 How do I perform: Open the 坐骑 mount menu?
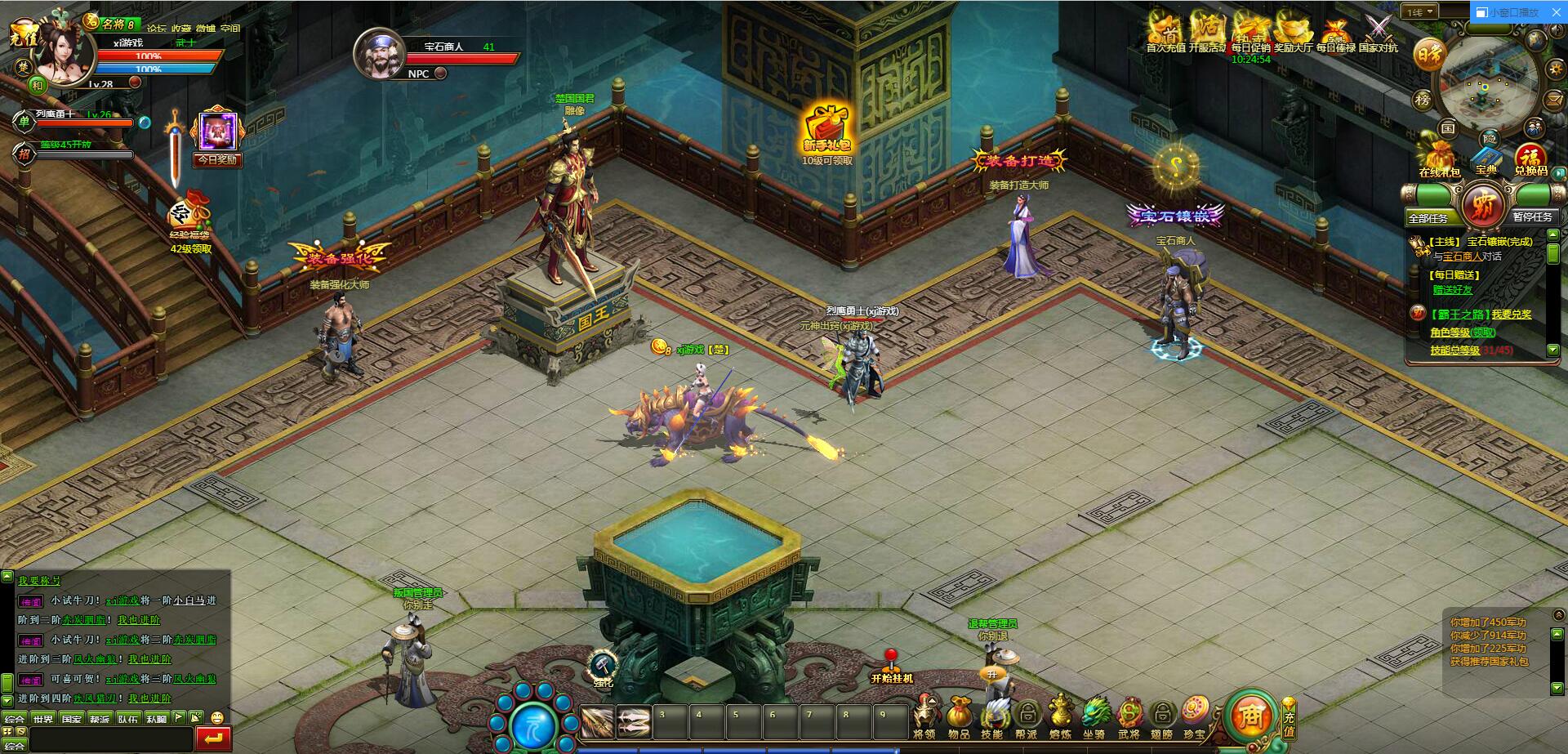(x=1094, y=716)
